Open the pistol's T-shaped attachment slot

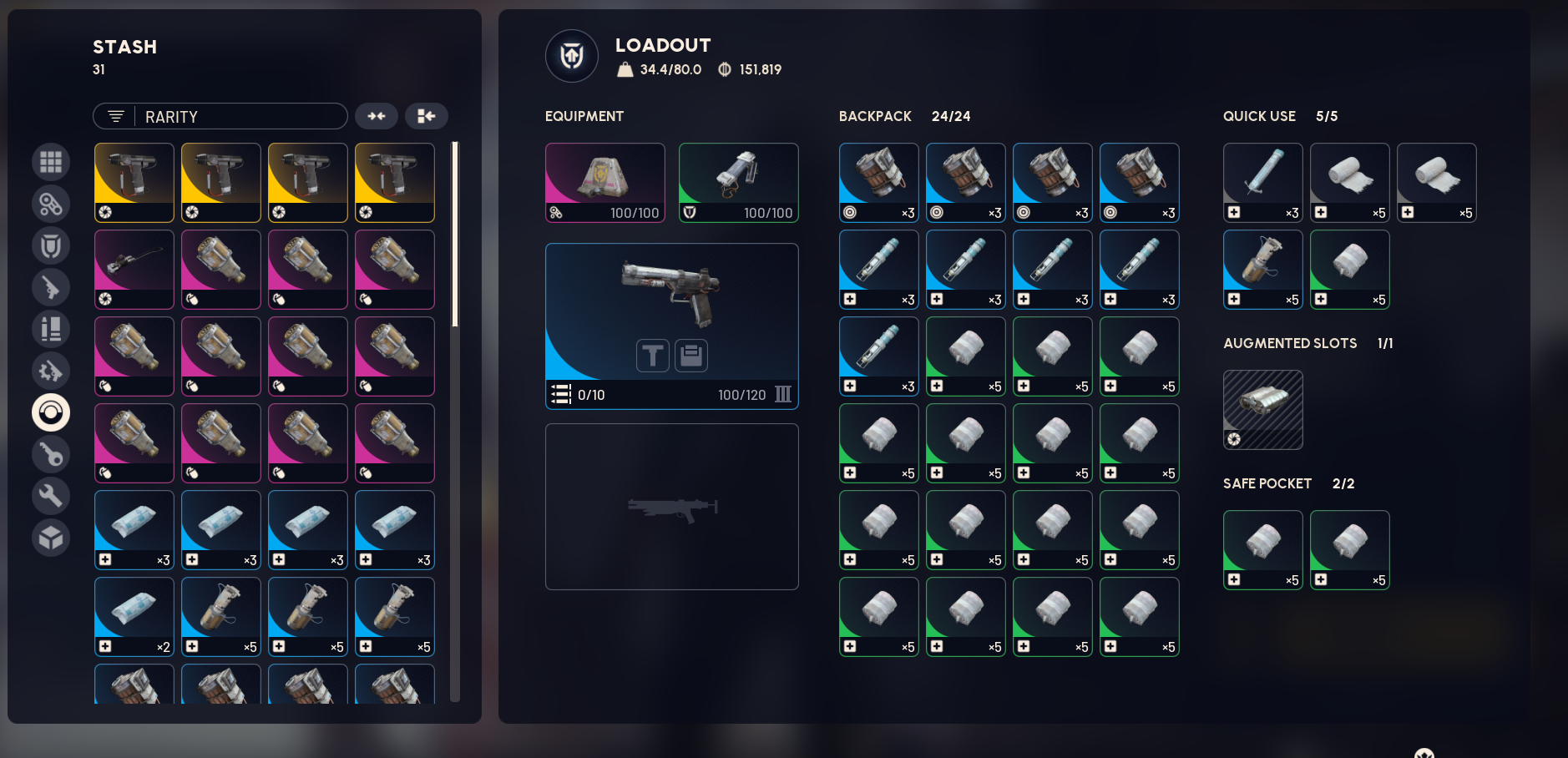653,356
